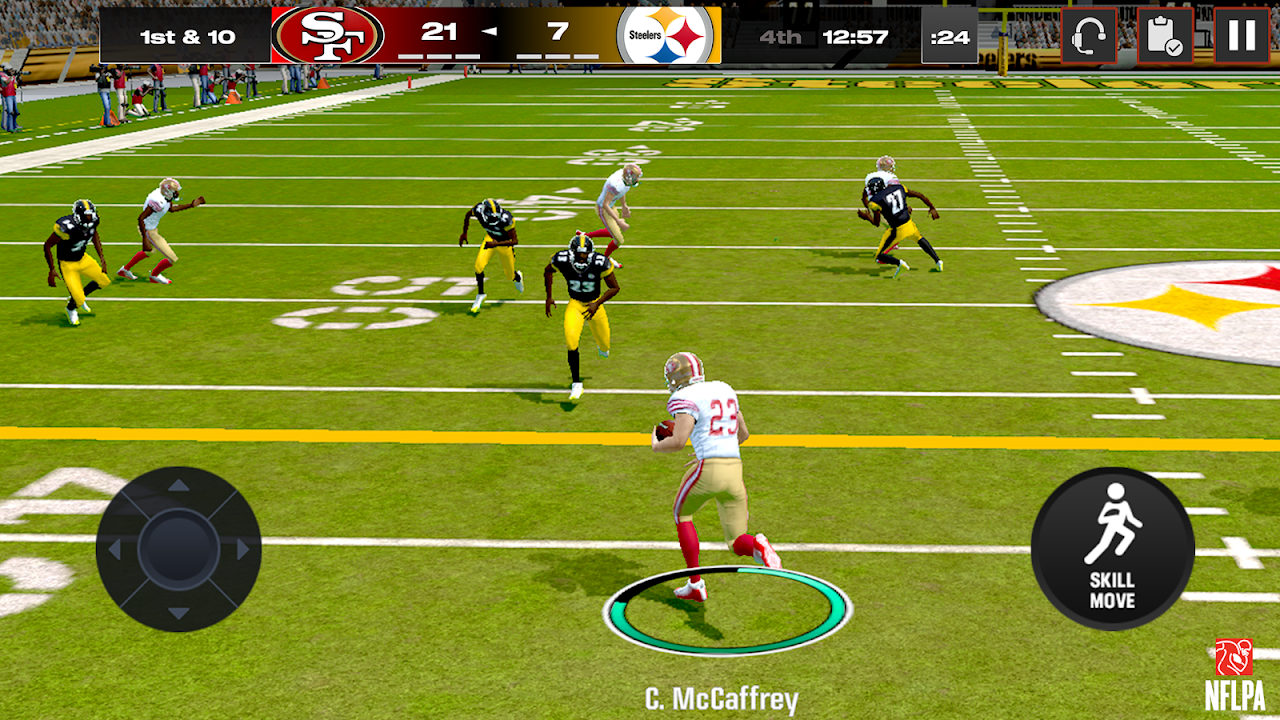This screenshot has width=1280, height=720.
Task: Click the virtual joystick center
Action: 178,549
